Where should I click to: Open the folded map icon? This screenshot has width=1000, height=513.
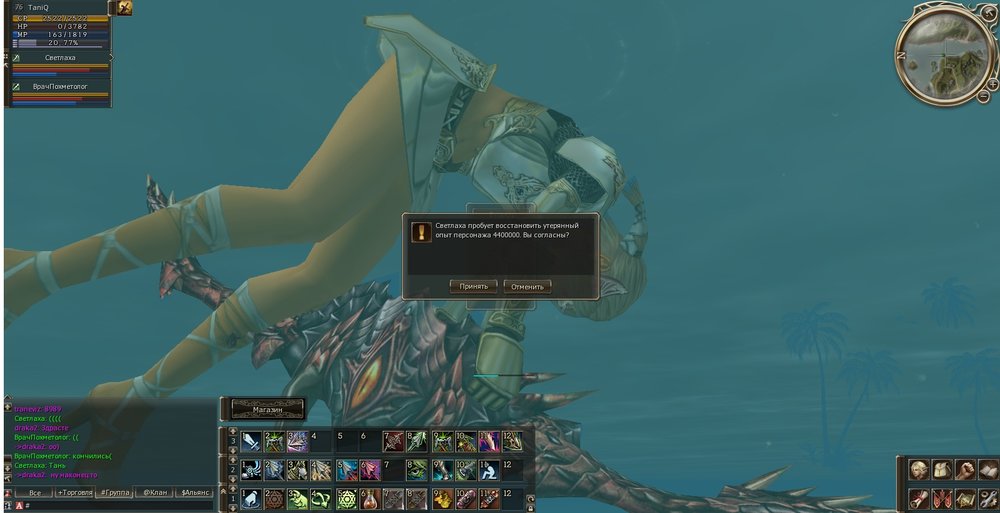(965, 498)
